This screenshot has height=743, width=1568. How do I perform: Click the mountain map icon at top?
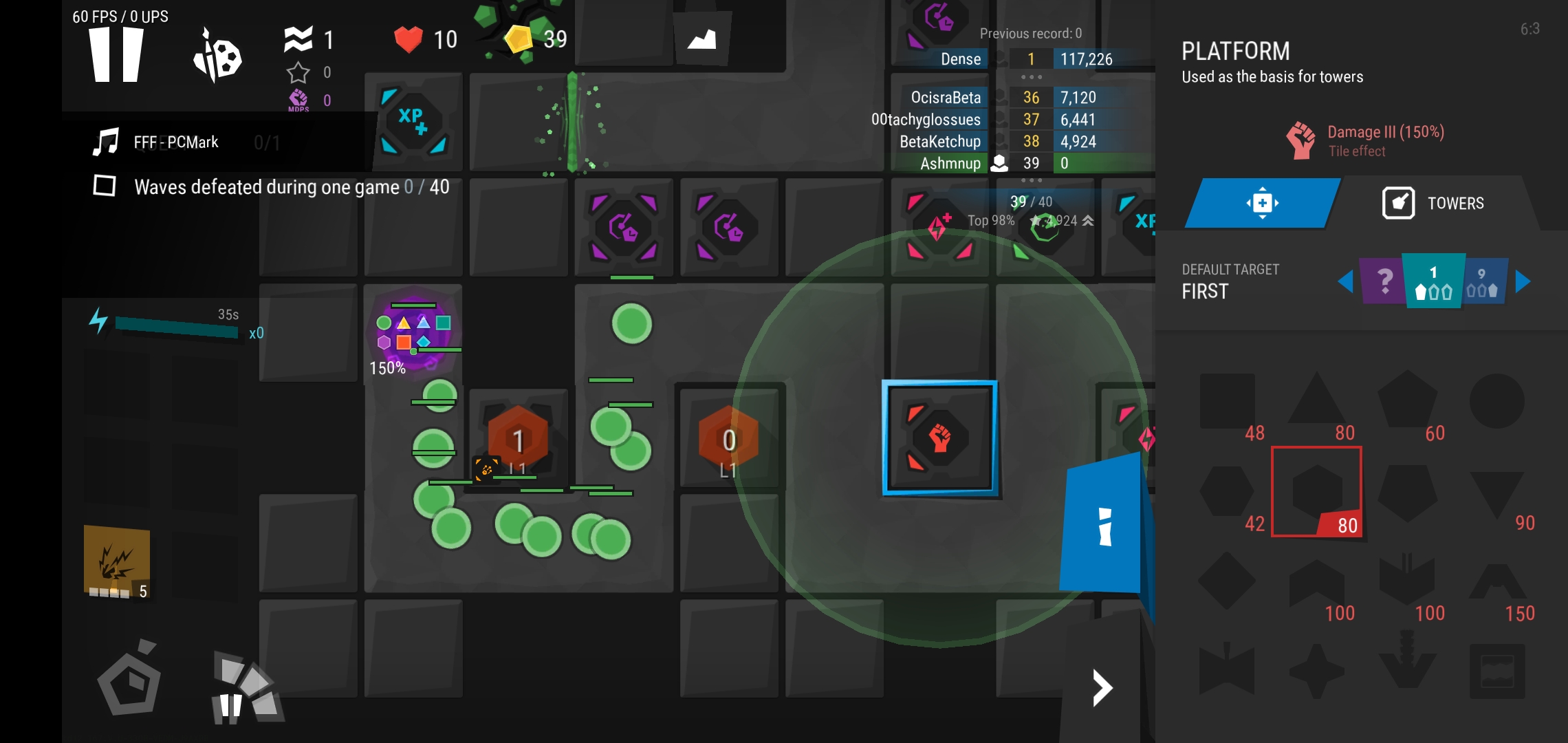point(701,39)
